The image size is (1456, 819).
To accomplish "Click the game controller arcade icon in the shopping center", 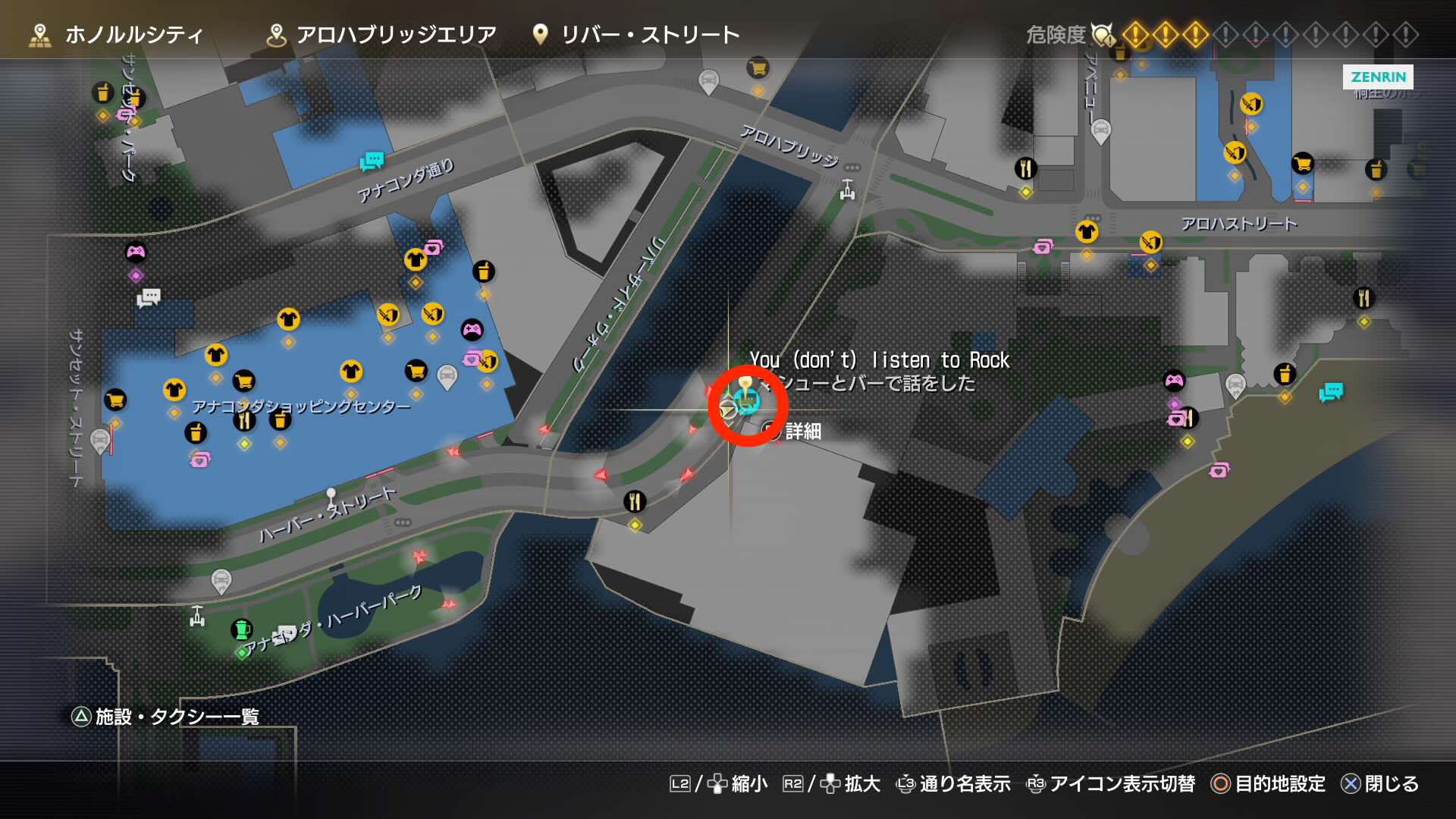I will (x=474, y=330).
